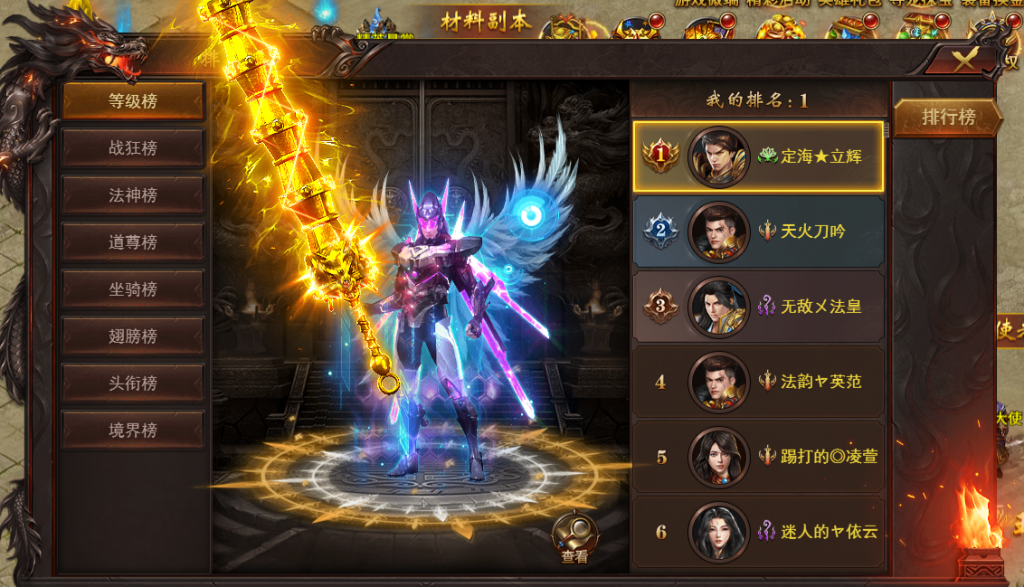Pick fourth-ranked player 法韵ヤ英范

[758, 382]
